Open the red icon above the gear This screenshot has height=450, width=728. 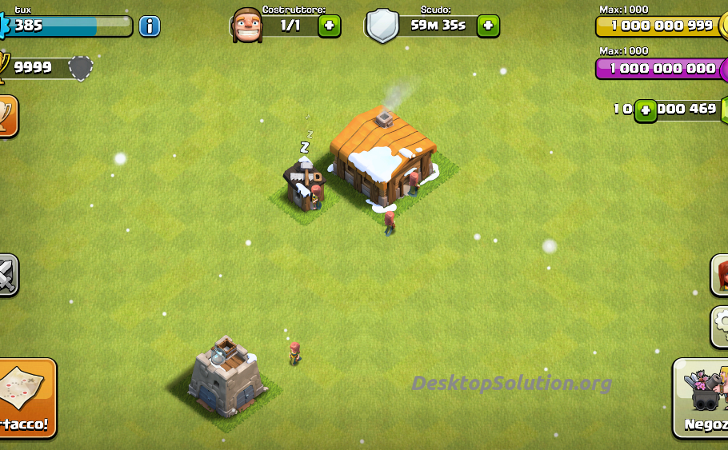point(720,274)
